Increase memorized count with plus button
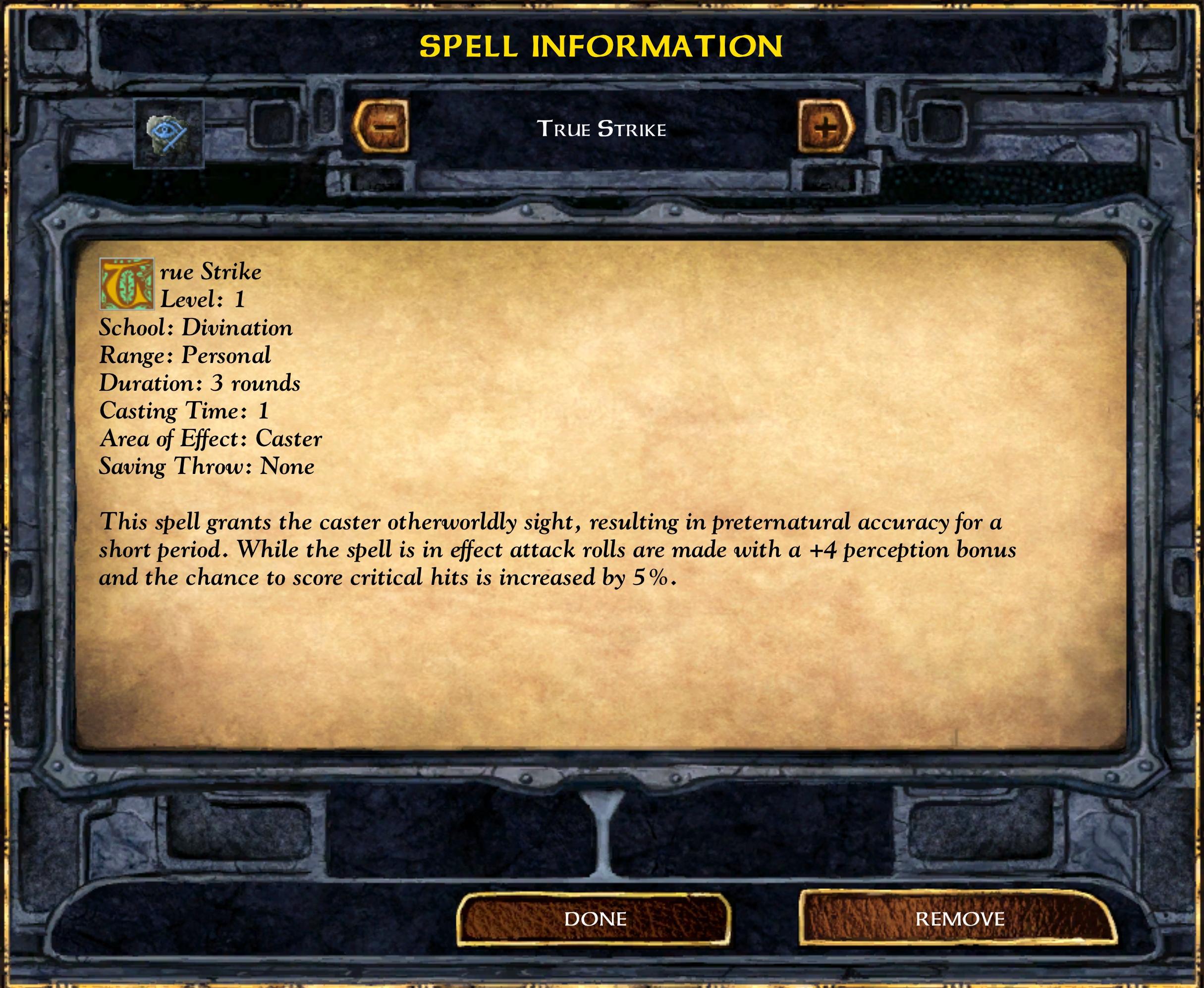 click(x=825, y=126)
